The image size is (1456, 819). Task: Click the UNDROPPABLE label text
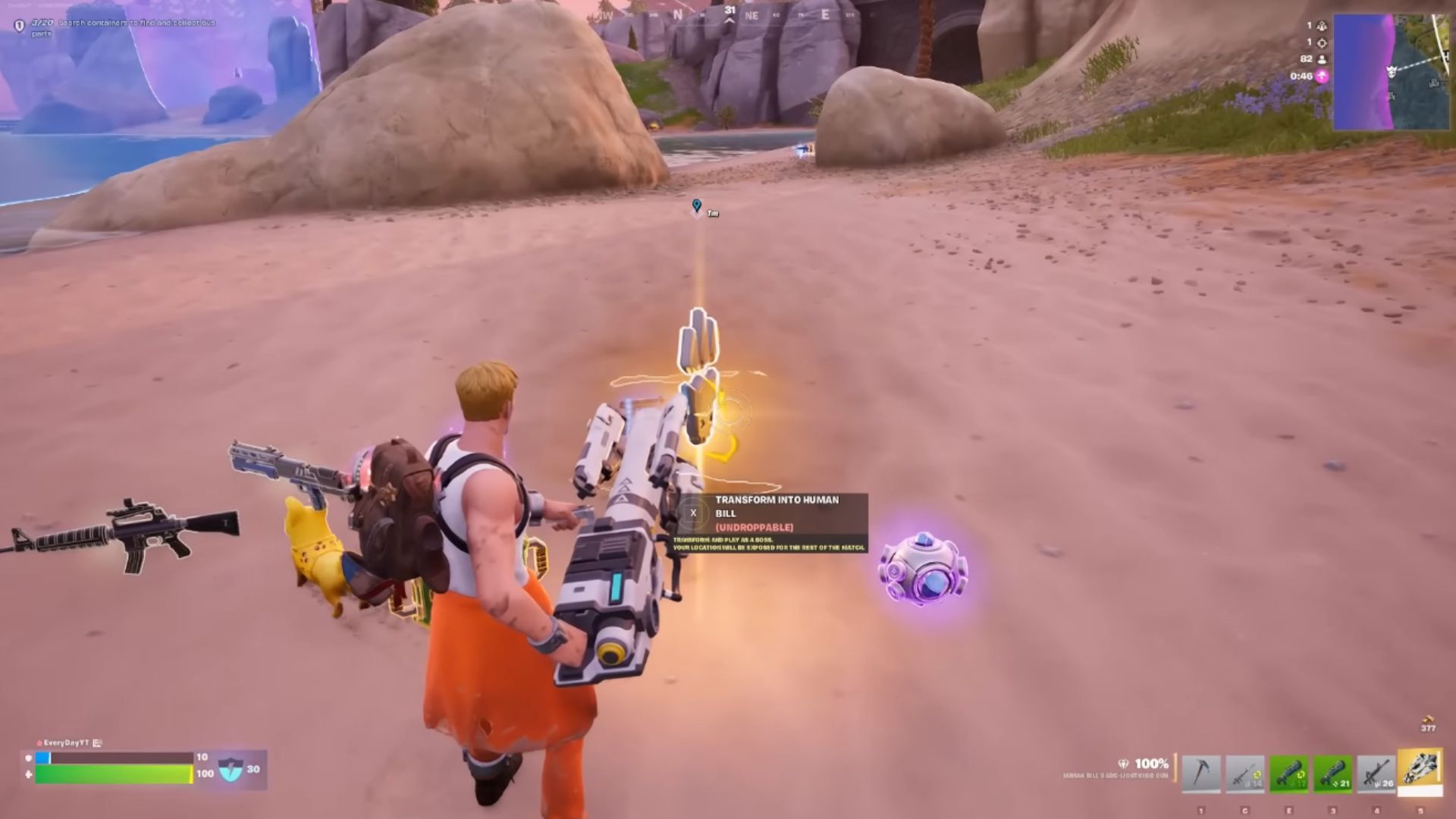[x=755, y=529]
